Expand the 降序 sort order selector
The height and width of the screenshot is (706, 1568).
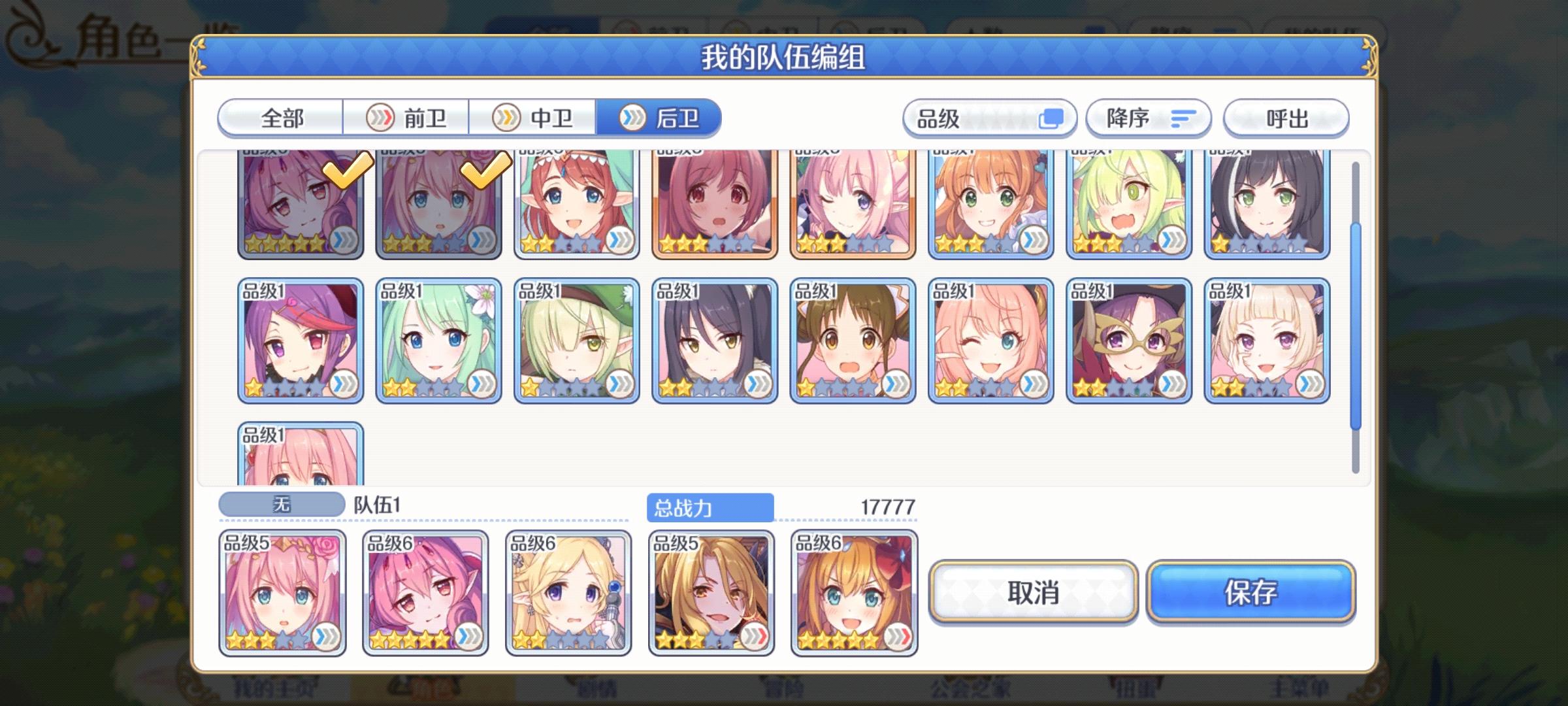[1147, 118]
